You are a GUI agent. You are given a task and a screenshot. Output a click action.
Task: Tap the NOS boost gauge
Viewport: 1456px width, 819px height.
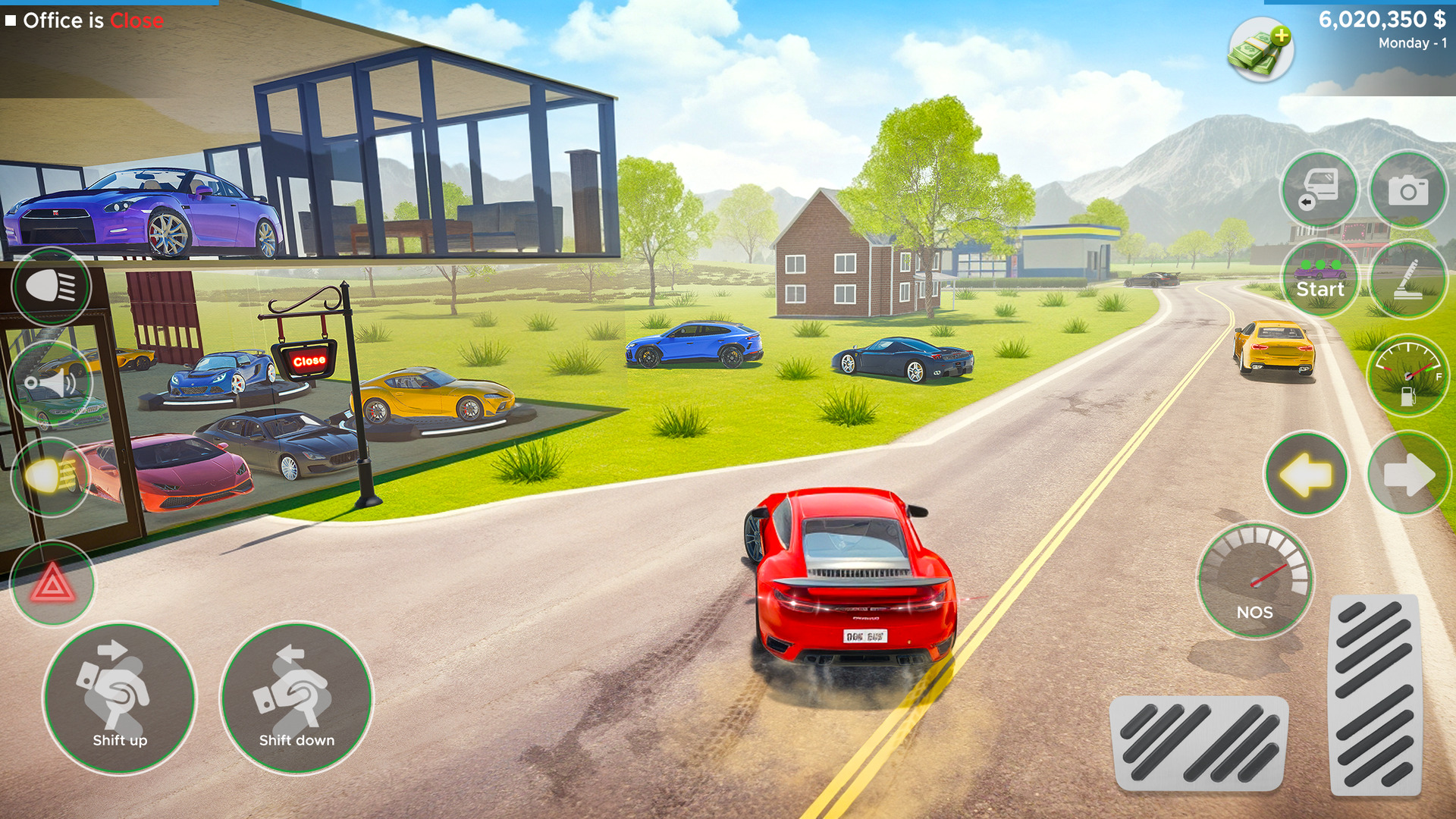point(1255,576)
